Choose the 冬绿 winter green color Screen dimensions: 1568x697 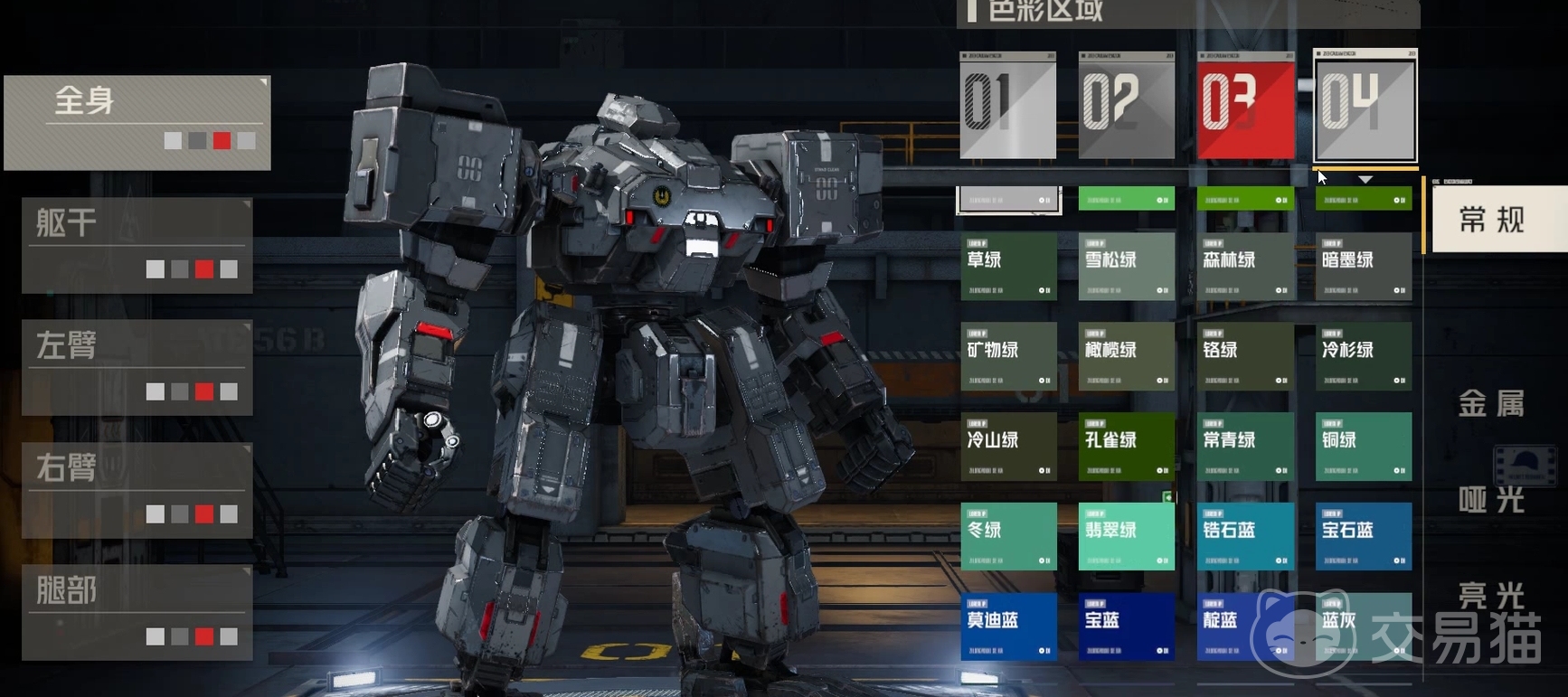1008,536
